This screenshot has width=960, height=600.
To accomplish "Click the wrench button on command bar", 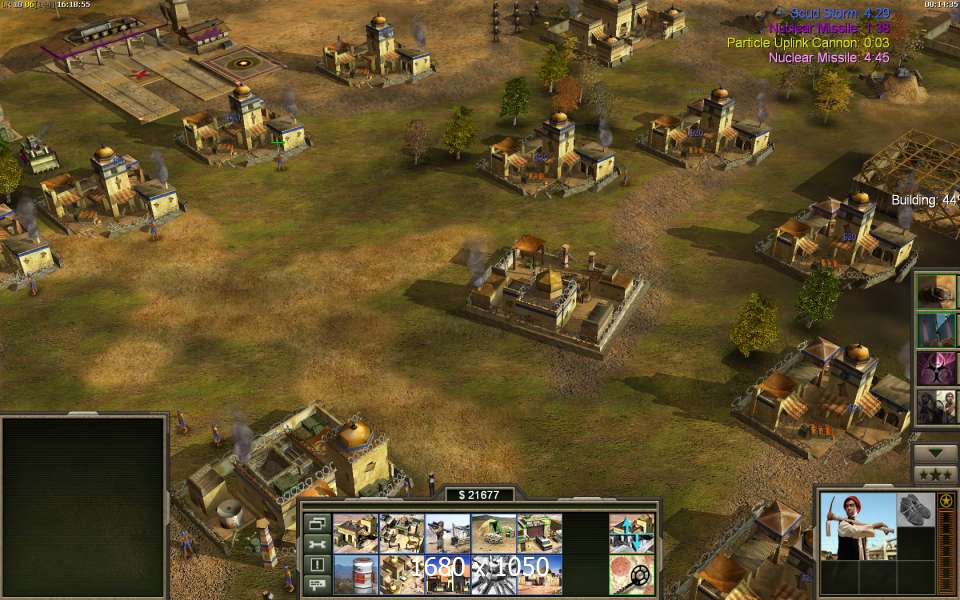I will 317,543.
